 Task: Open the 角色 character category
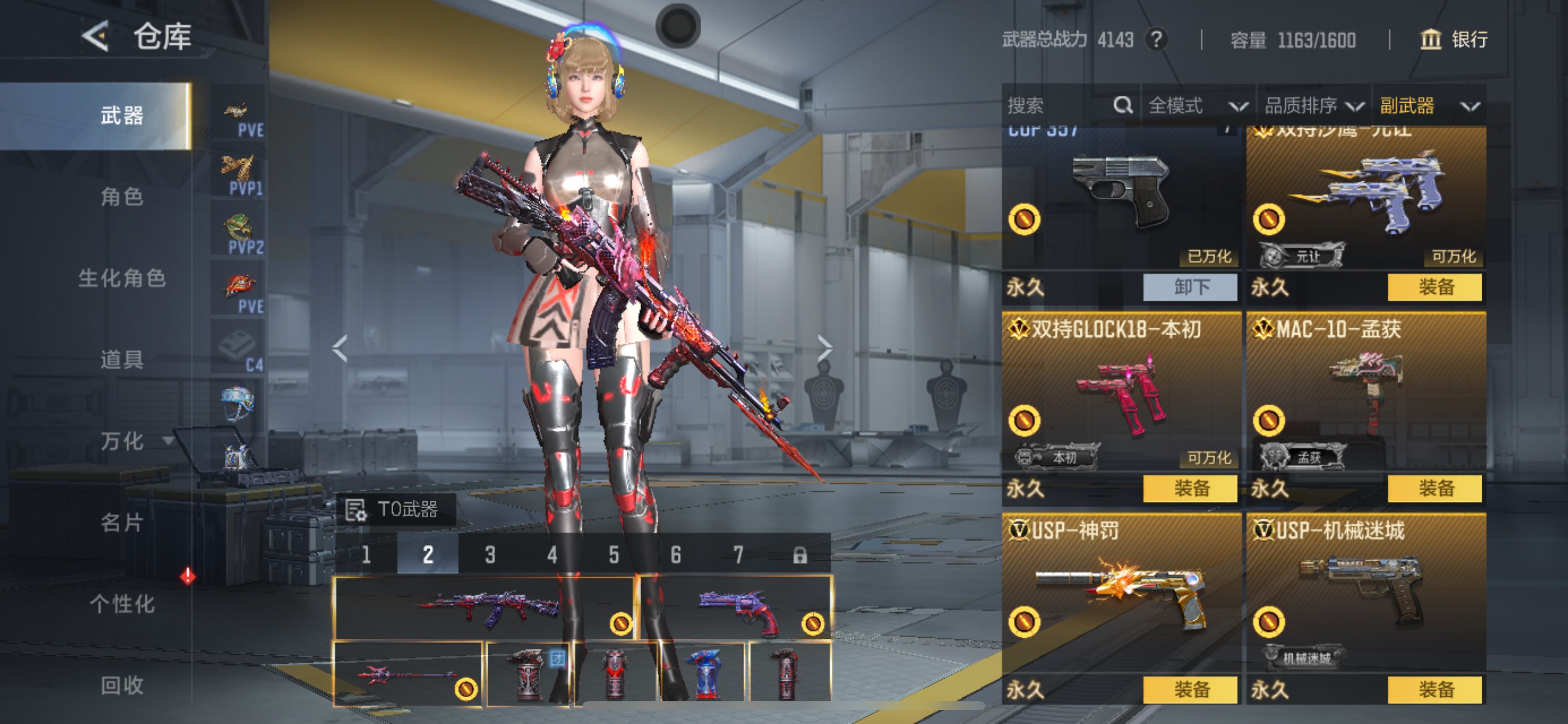tap(122, 197)
